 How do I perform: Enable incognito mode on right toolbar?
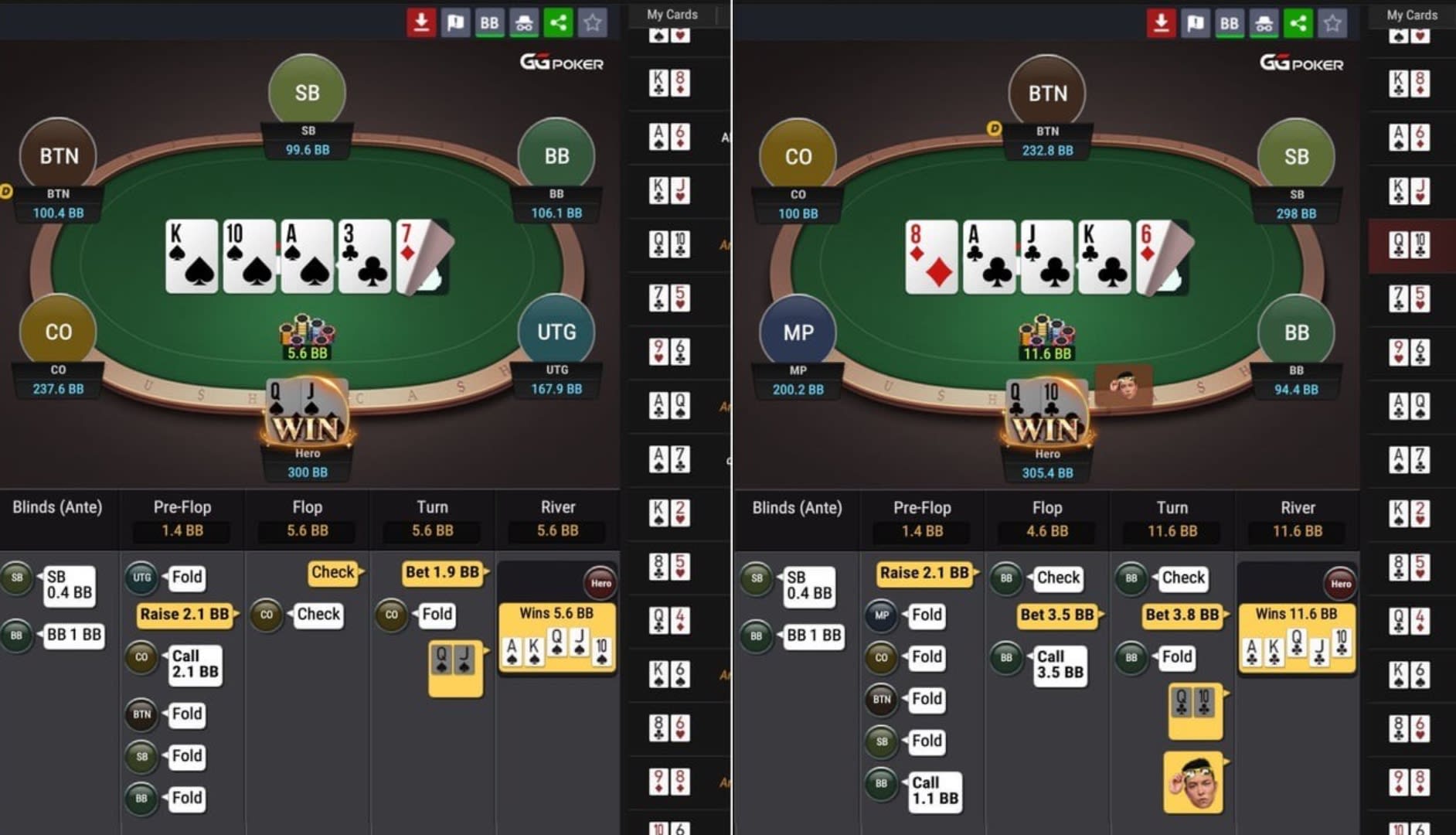click(x=1263, y=22)
